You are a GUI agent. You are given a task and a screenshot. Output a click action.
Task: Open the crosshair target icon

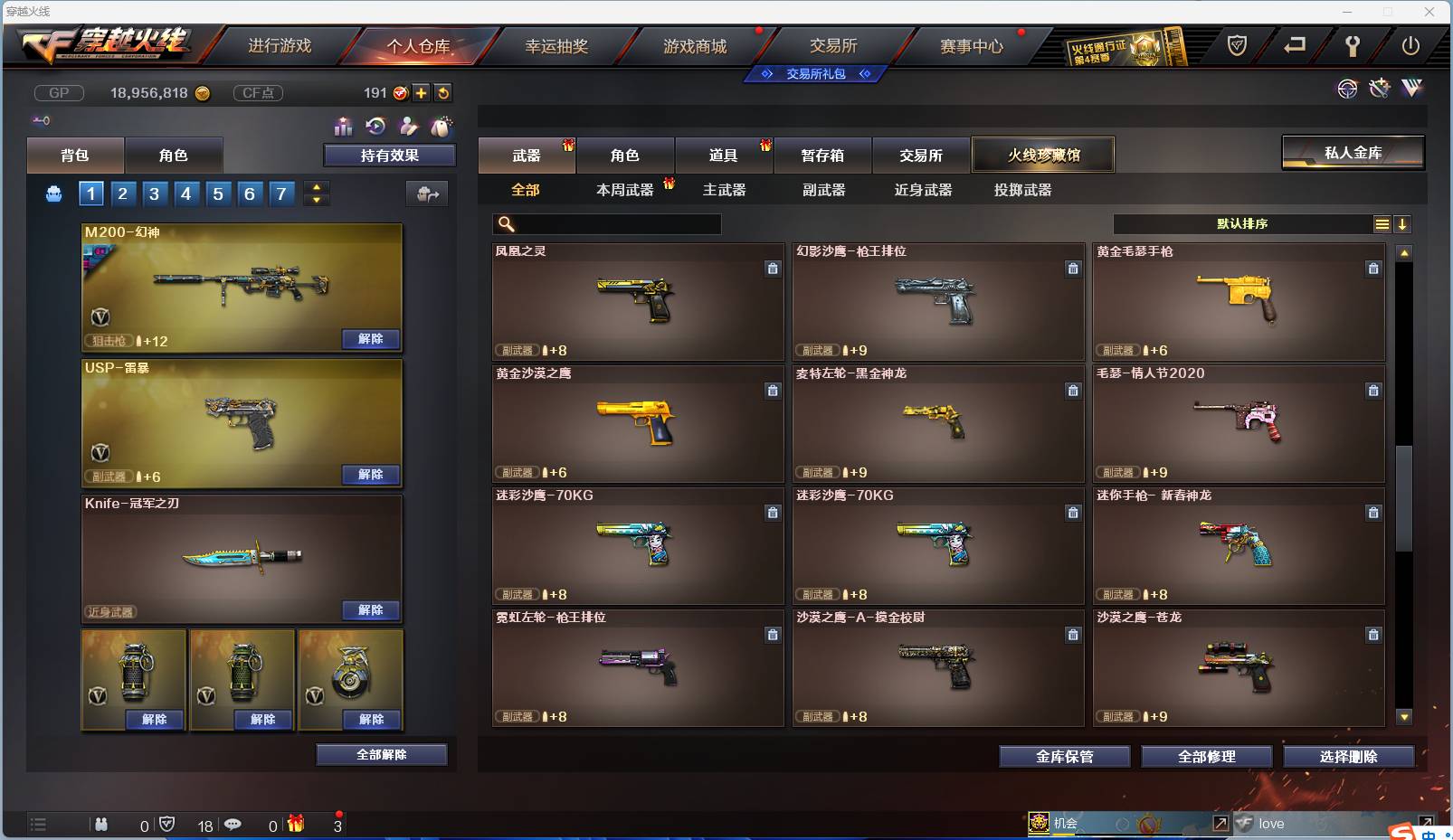(1348, 89)
